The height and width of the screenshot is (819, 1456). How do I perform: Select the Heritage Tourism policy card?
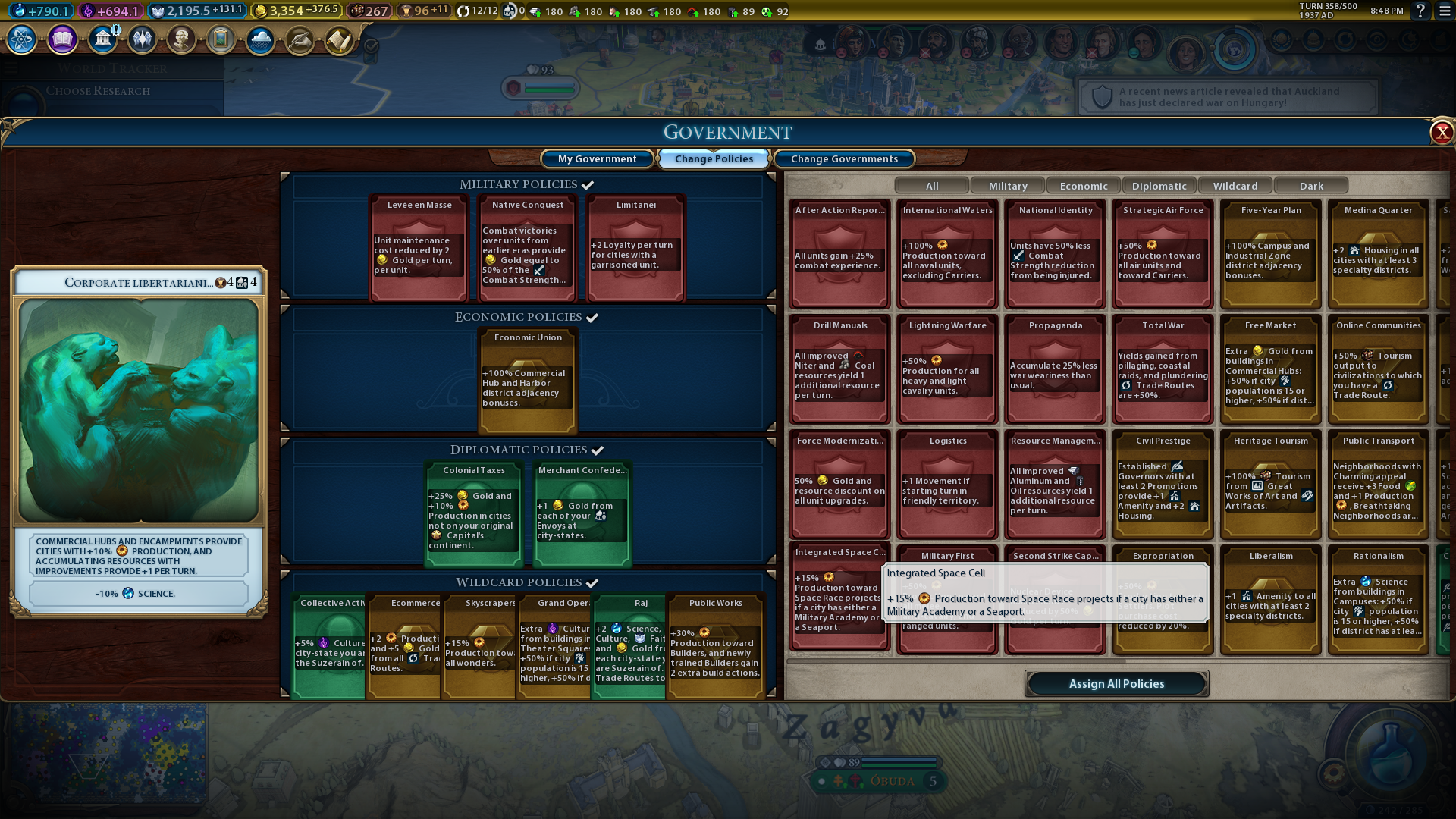[x=1271, y=484]
